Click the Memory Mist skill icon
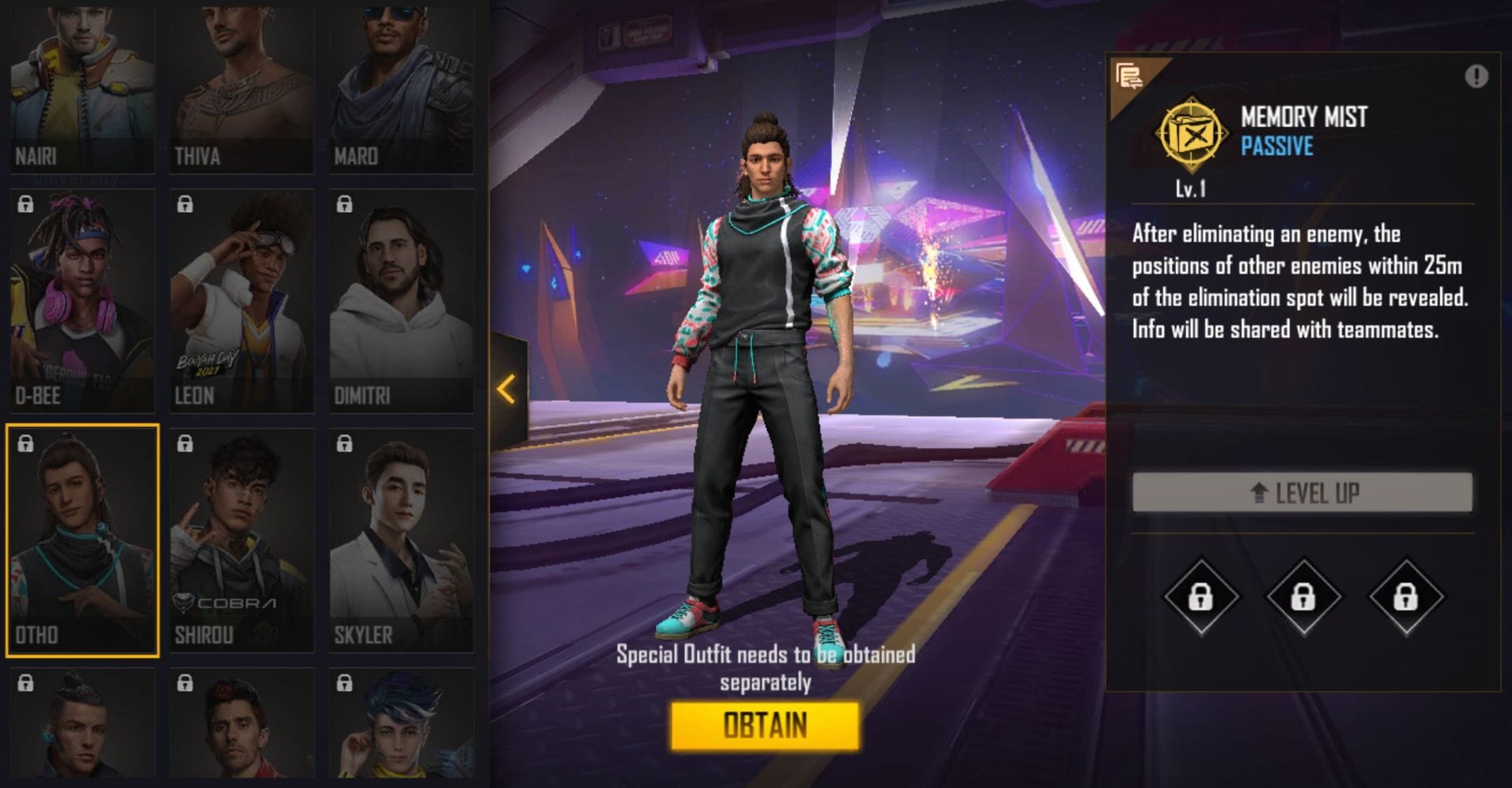Screen dimensions: 1512x788 1191,135
